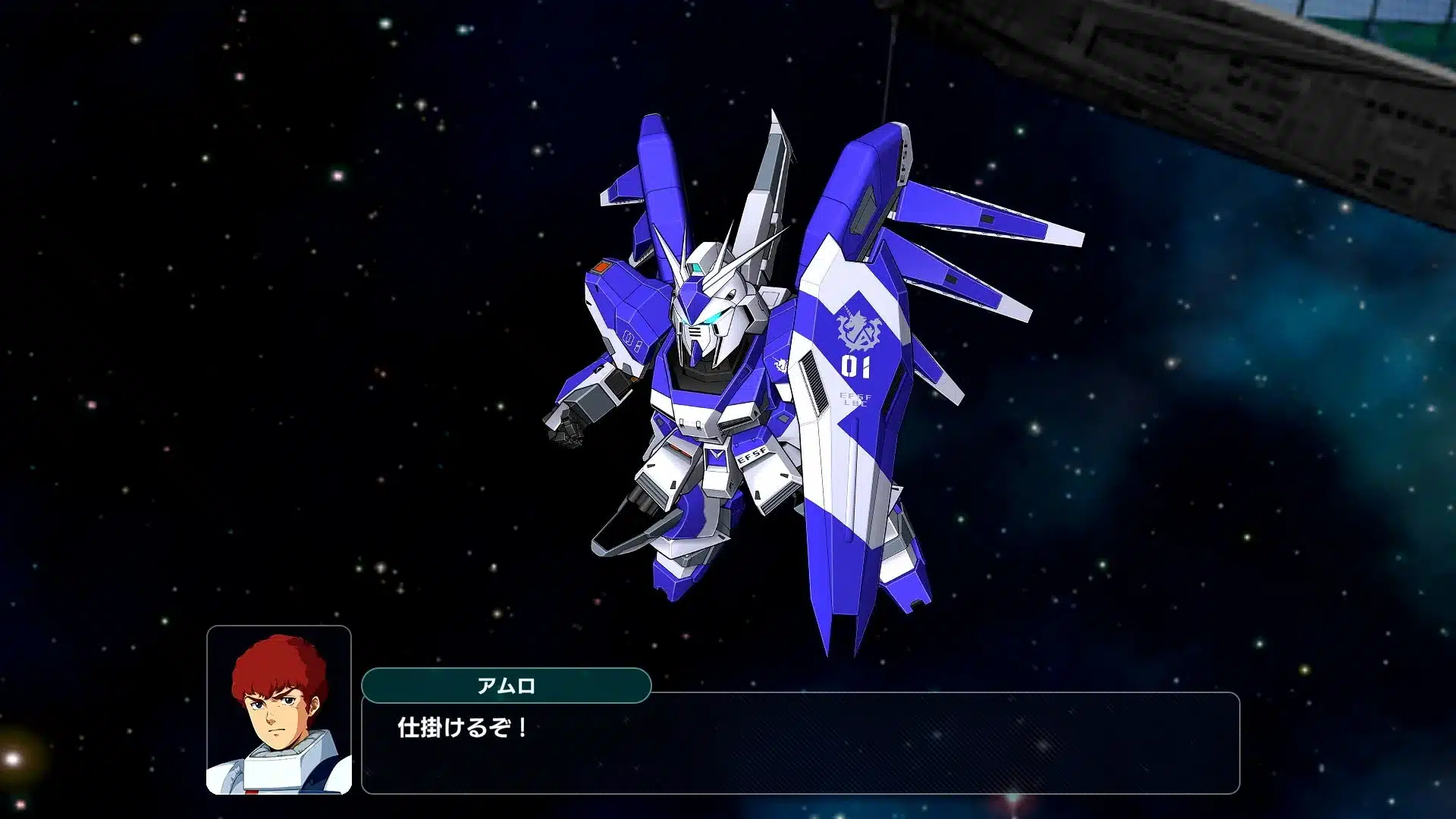The height and width of the screenshot is (819, 1456).
Task: Select the glowing green camera eye
Action: coord(714,316)
